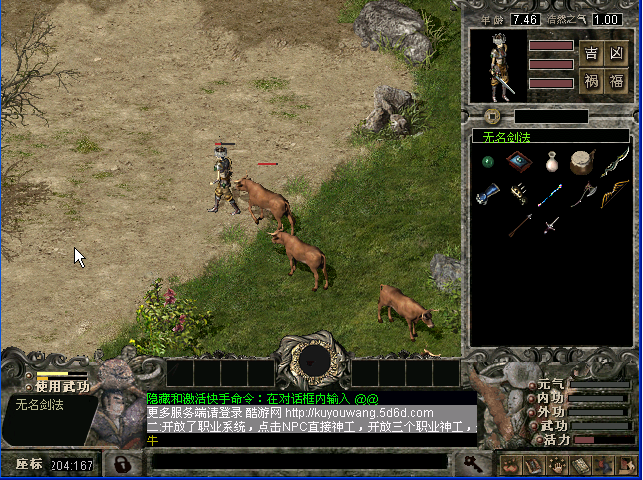643x480 pixels.
Task: Pick the white porcelain vase item
Action: 550,161
